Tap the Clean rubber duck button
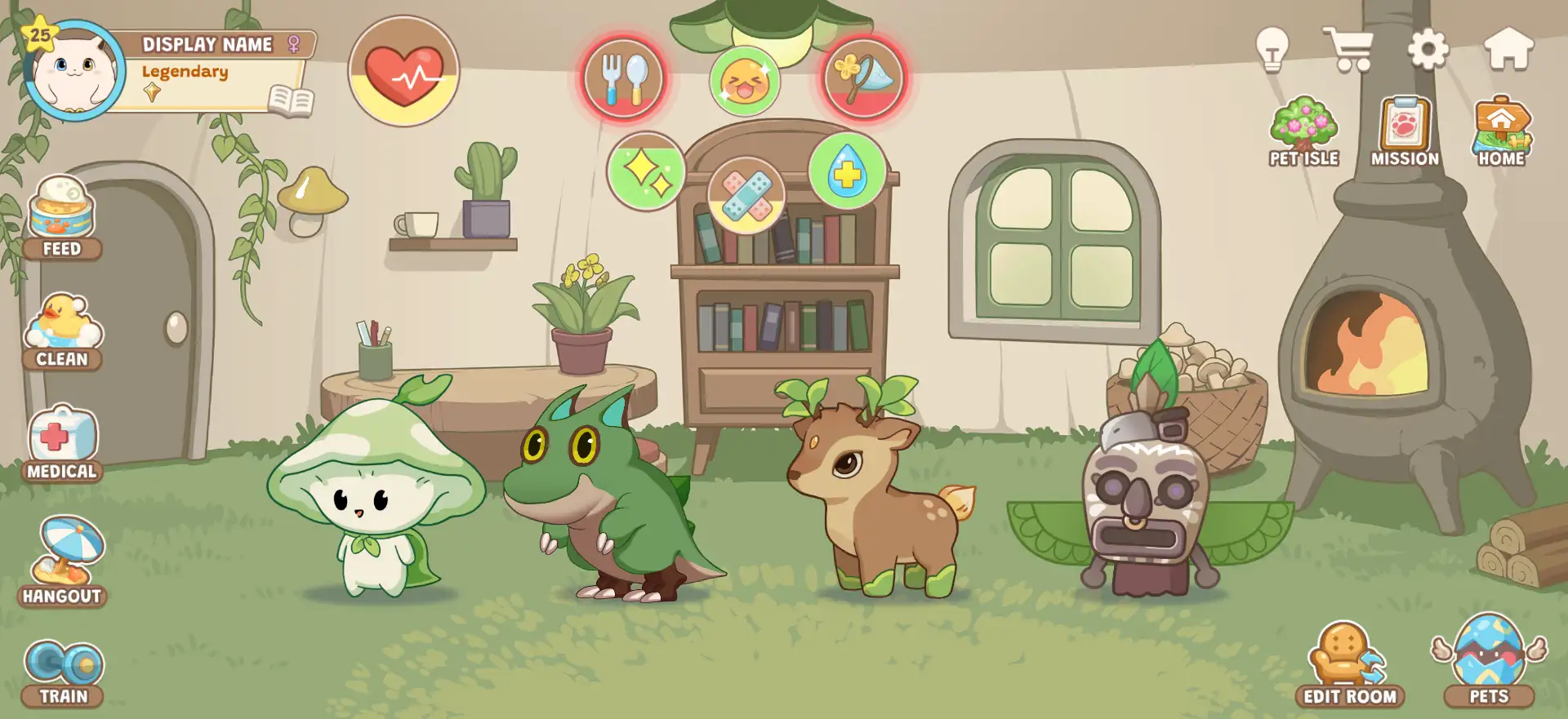 pos(62,331)
